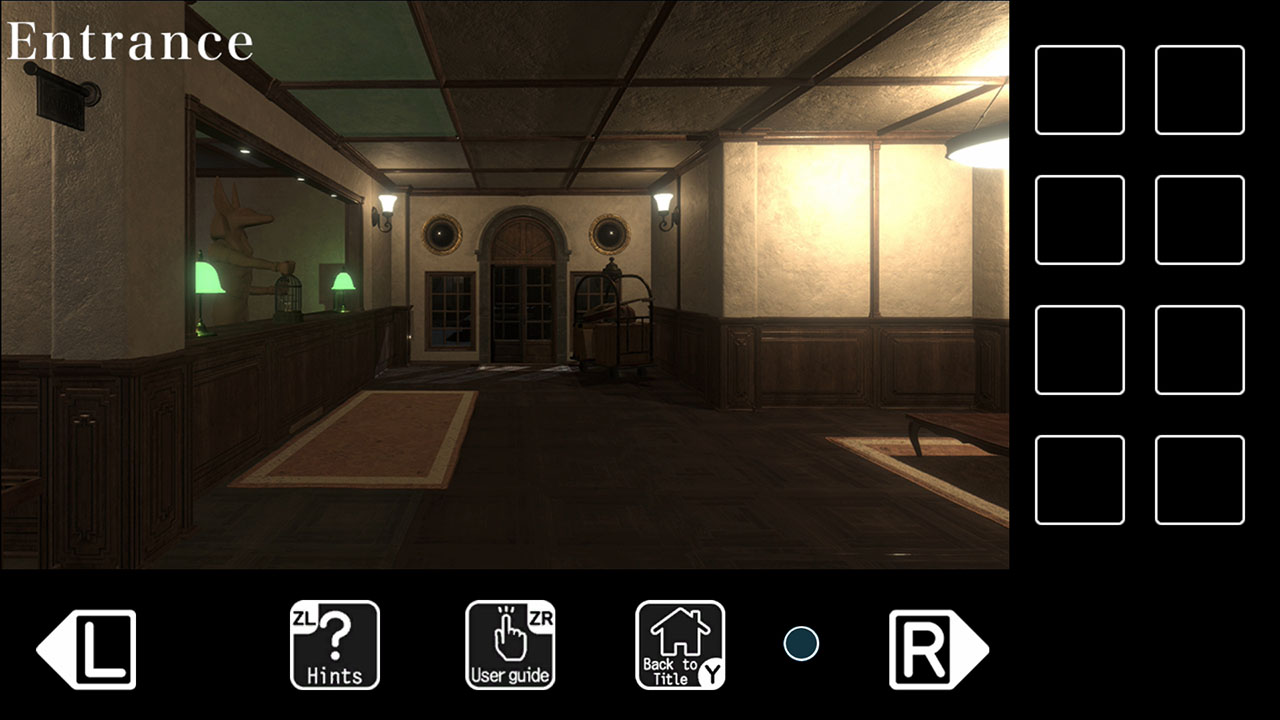
Task: Open the Hints panel
Action: point(334,645)
